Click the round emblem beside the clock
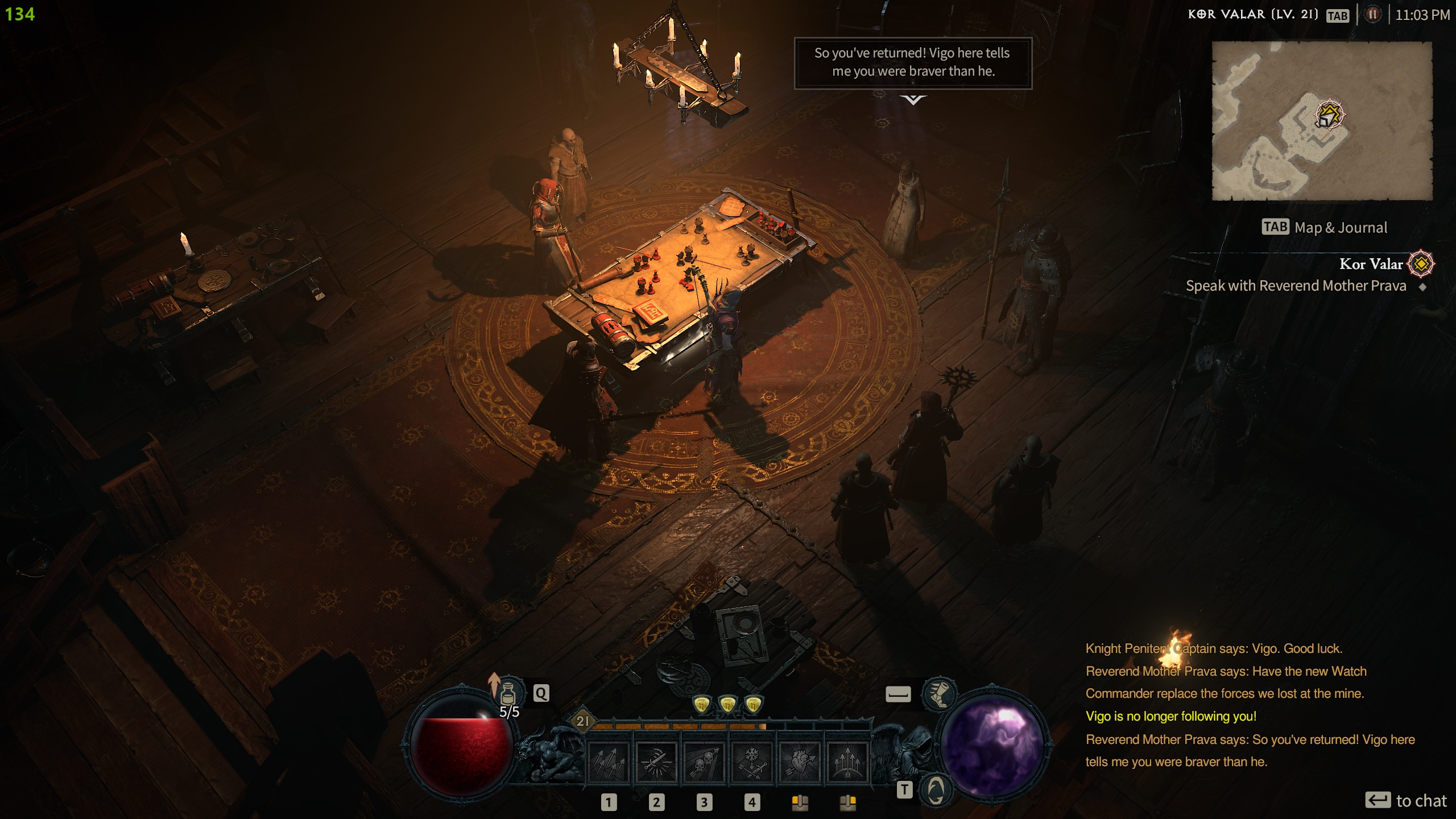The height and width of the screenshot is (819, 1456). [x=1373, y=15]
